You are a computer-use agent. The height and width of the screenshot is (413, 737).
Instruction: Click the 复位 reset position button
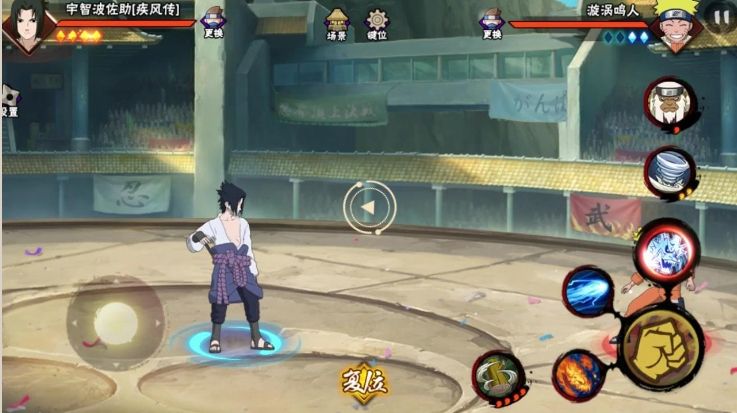click(x=363, y=381)
